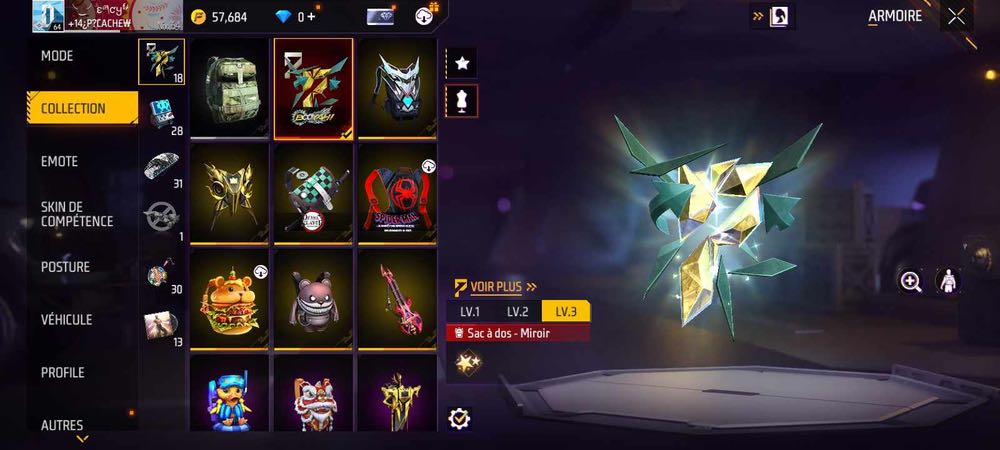Select the pink guitar backpack
The width and height of the screenshot is (1000, 450).
coord(397,298)
